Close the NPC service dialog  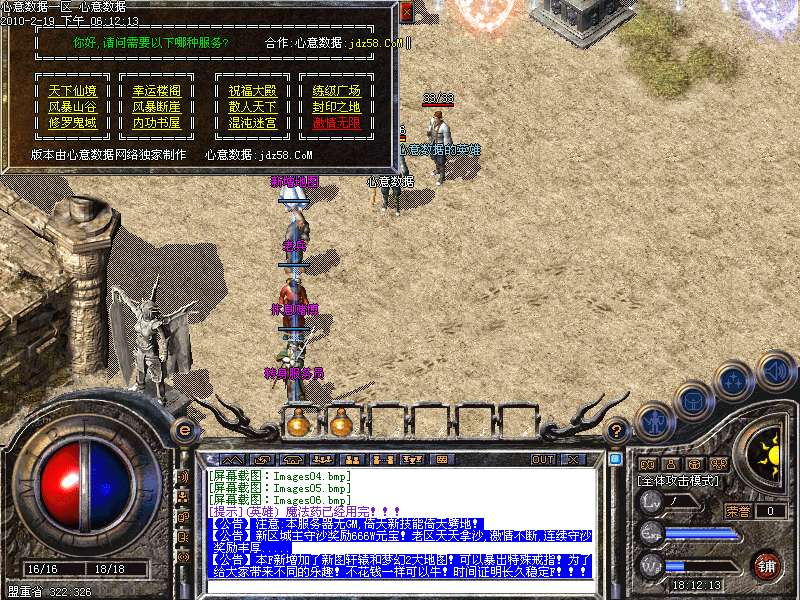coord(406,12)
